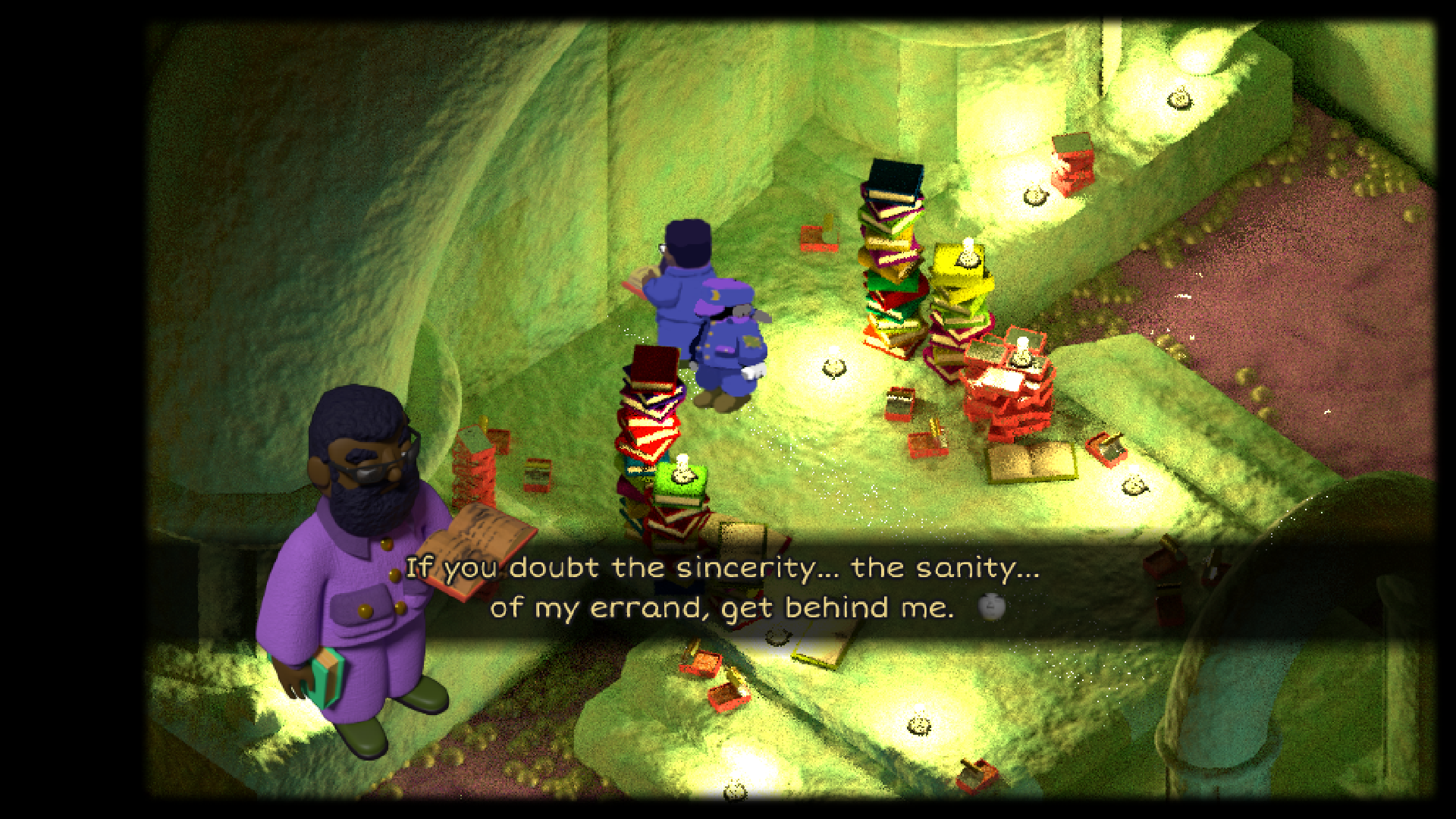Click the round face continue indicator after dialogue
This screenshot has width=1456, height=819.
[x=991, y=607]
